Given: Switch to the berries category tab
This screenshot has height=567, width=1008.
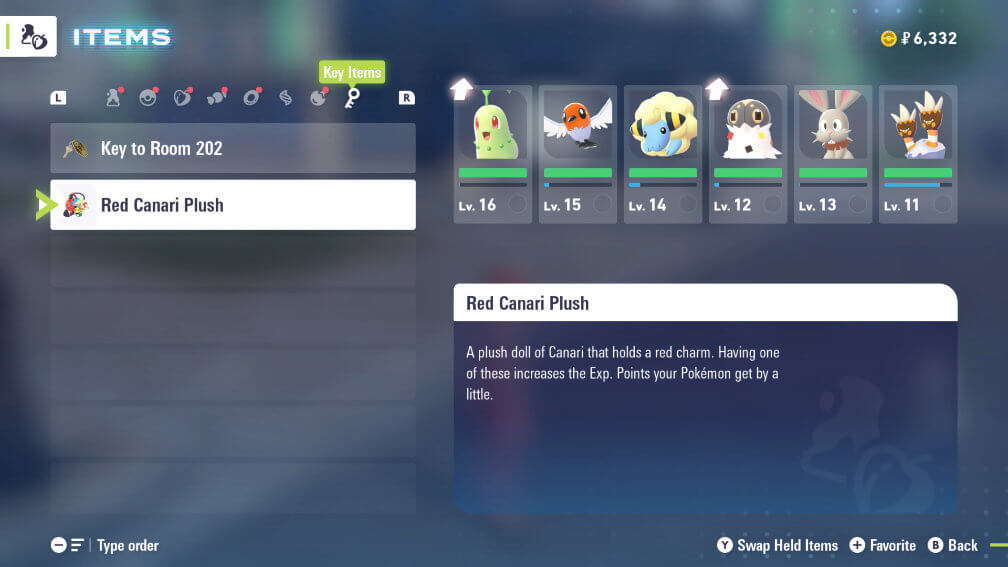Looking at the screenshot, I should coord(182,98).
